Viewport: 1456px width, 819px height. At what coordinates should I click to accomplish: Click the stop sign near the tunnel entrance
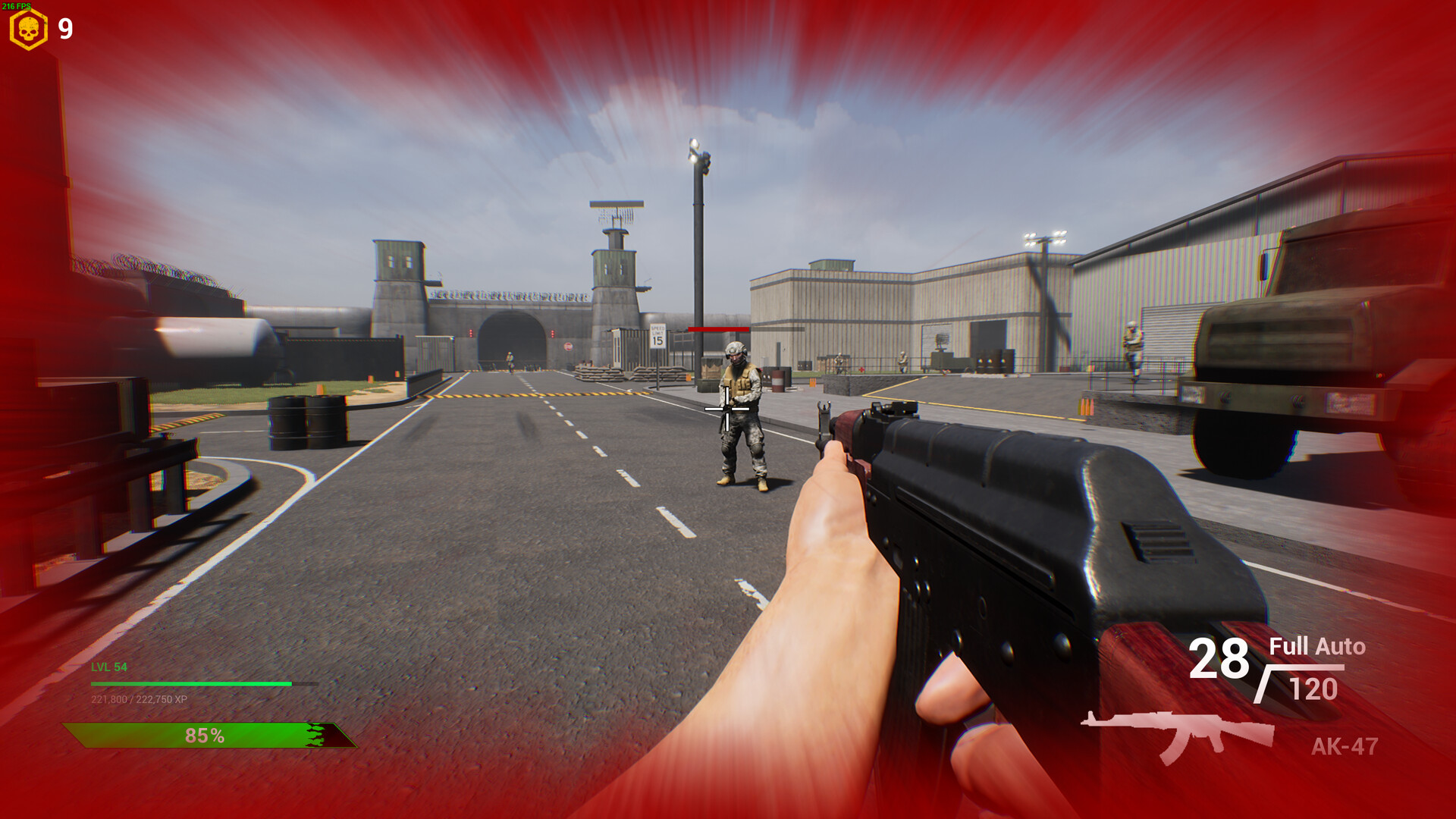569,347
